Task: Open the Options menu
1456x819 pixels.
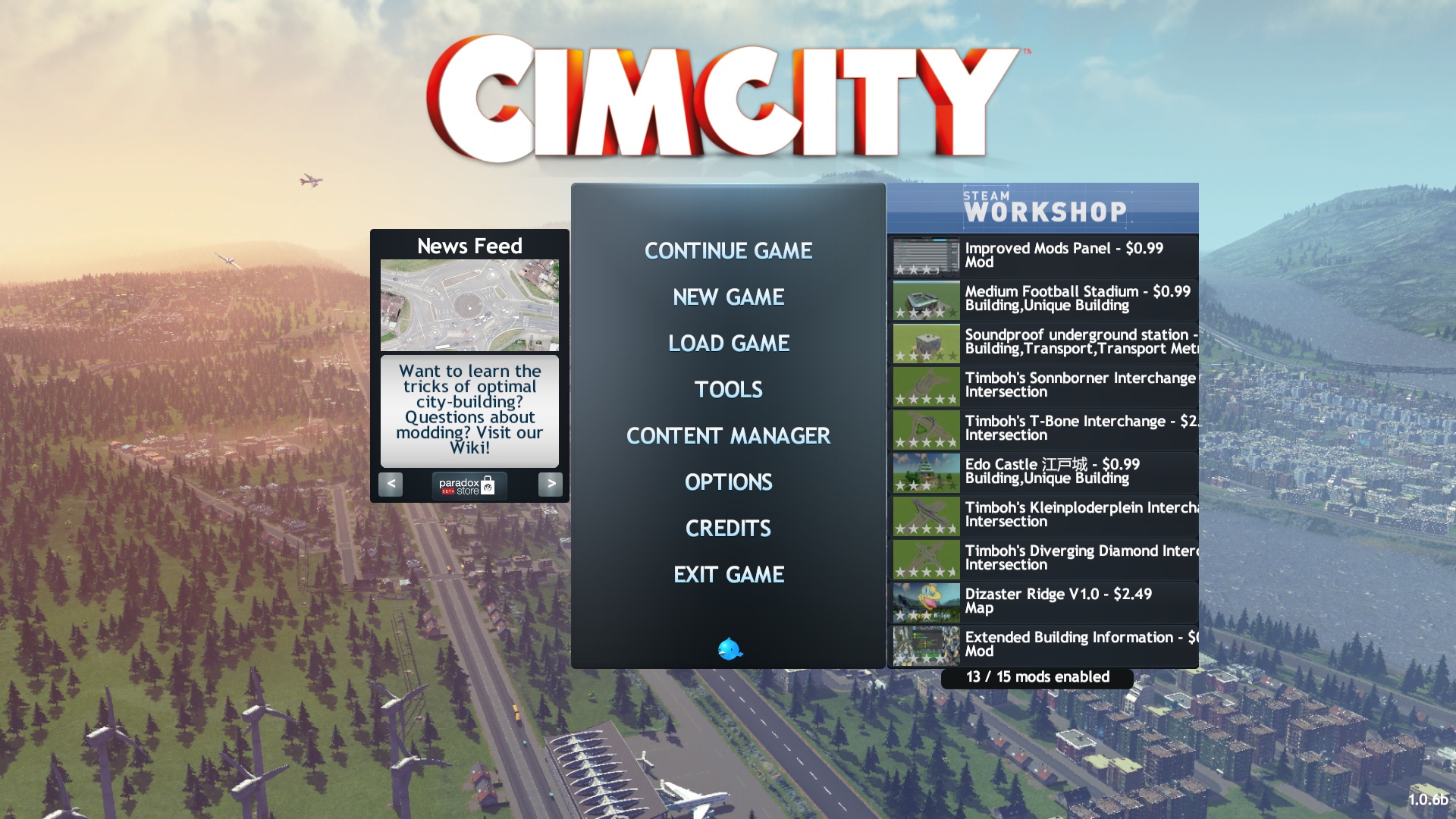Action: click(x=728, y=482)
